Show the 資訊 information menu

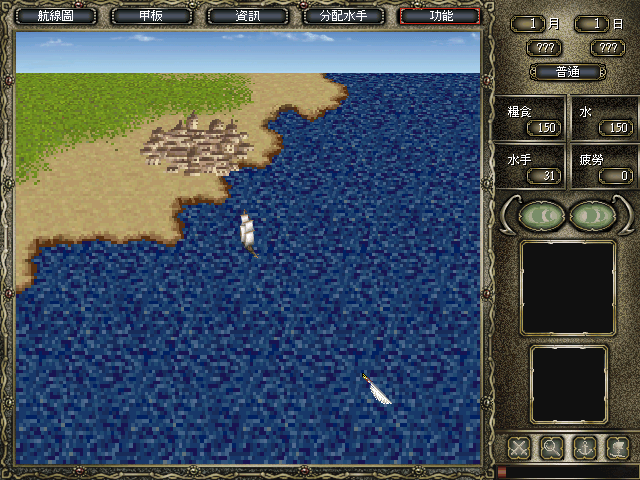[245, 16]
